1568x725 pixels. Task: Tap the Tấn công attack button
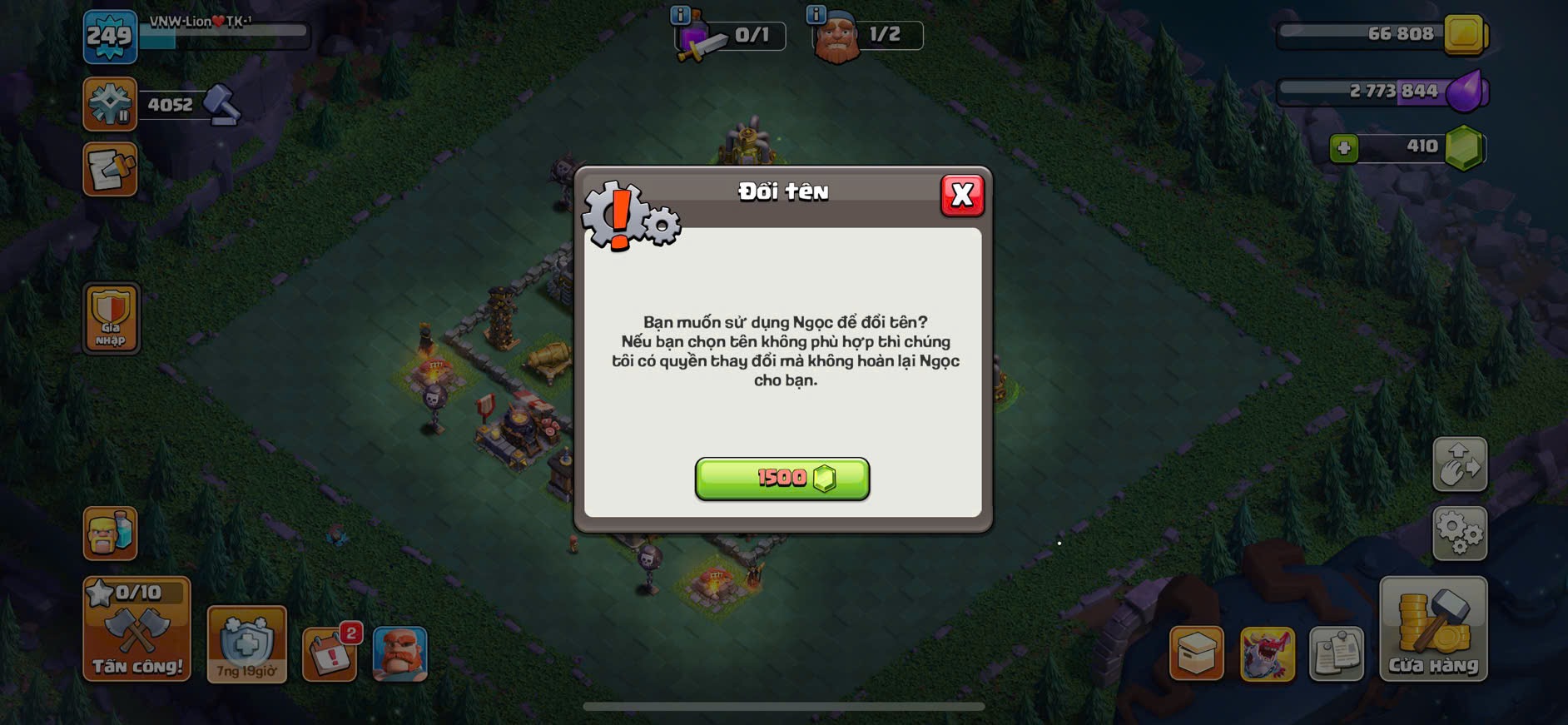click(136, 630)
